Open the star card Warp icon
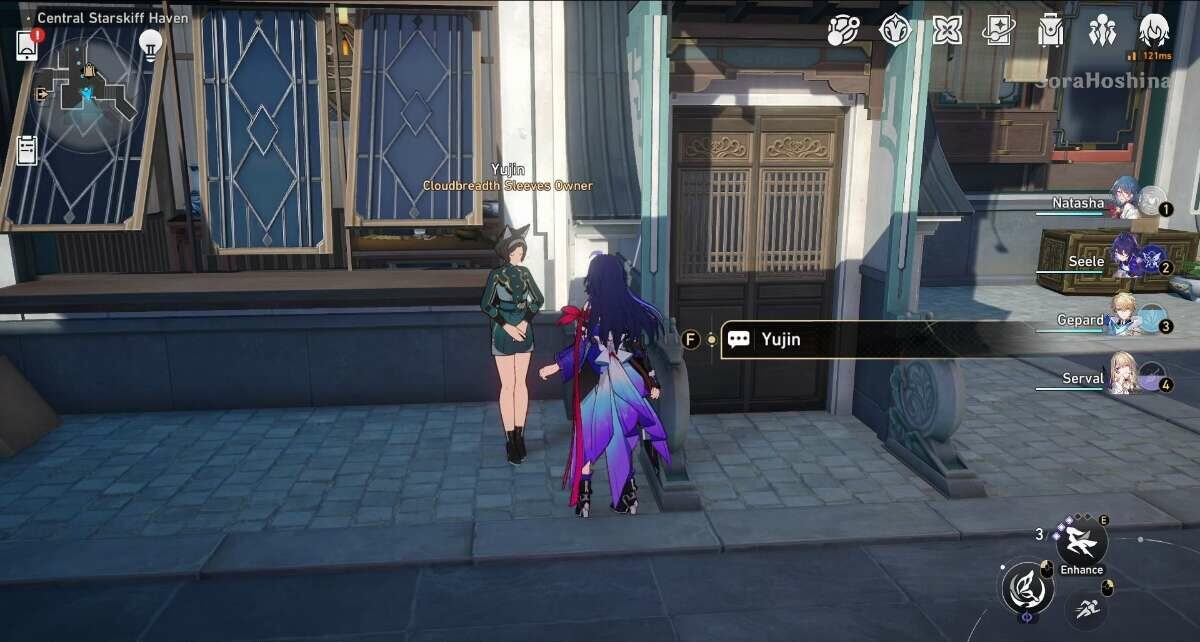This screenshot has width=1200, height=642. 998,31
